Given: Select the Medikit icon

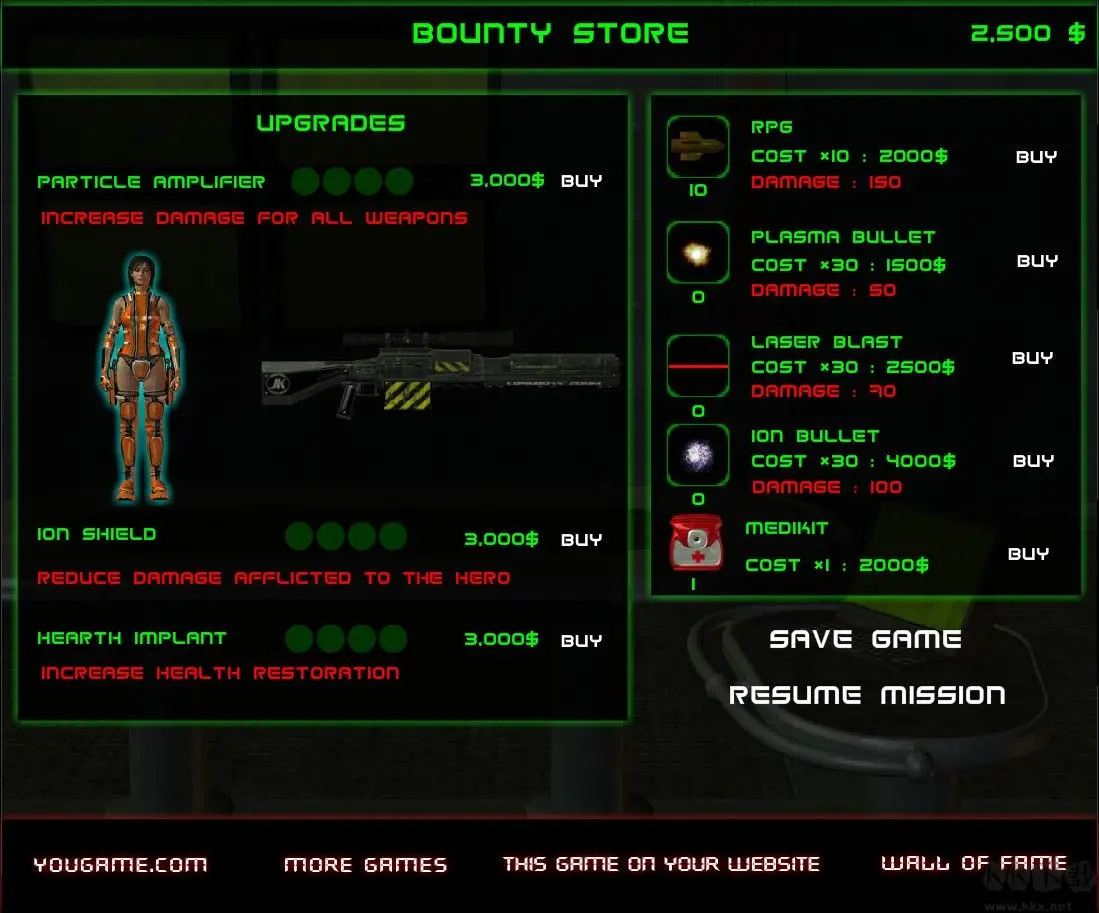Looking at the screenshot, I should pyautogui.click(x=695, y=544).
